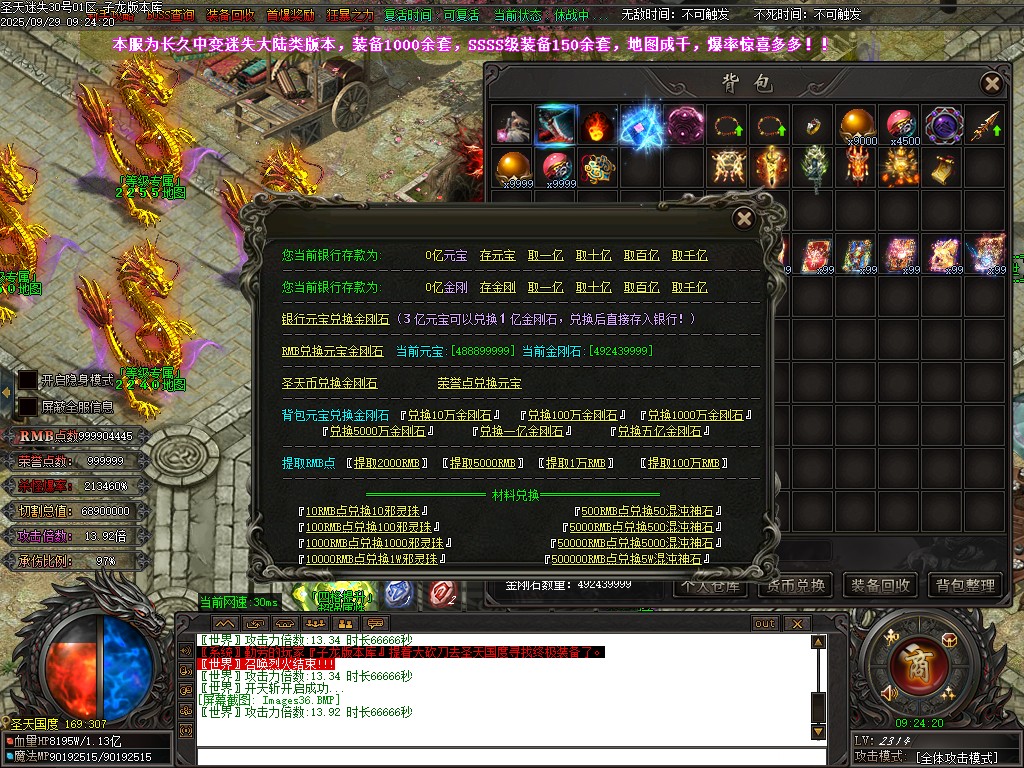1024x768 pixels.
Task: Select RMB兑换元宝金刚石 link
Action: (x=332, y=351)
